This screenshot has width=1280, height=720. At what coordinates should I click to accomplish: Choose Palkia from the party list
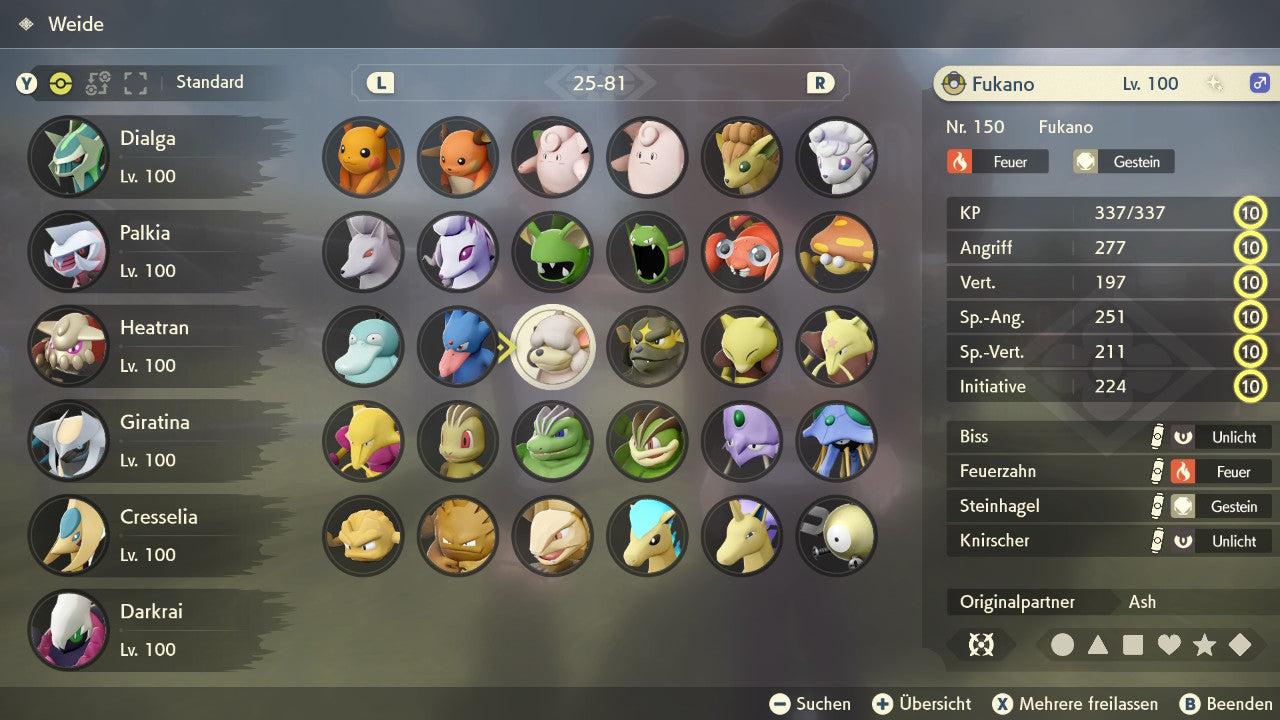pyautogui.click(x=150, y=251)
